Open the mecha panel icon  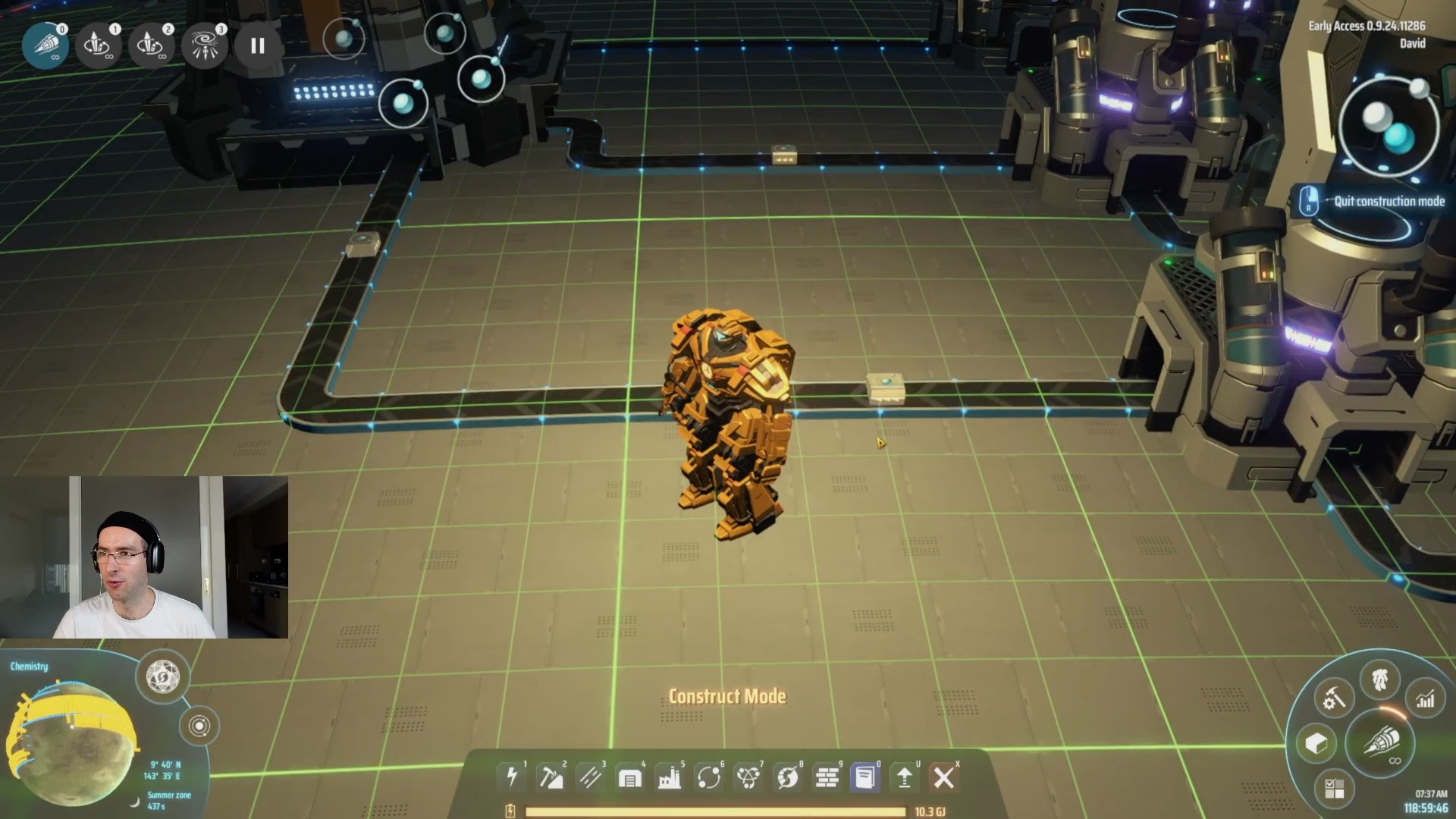pos(1380,679)
